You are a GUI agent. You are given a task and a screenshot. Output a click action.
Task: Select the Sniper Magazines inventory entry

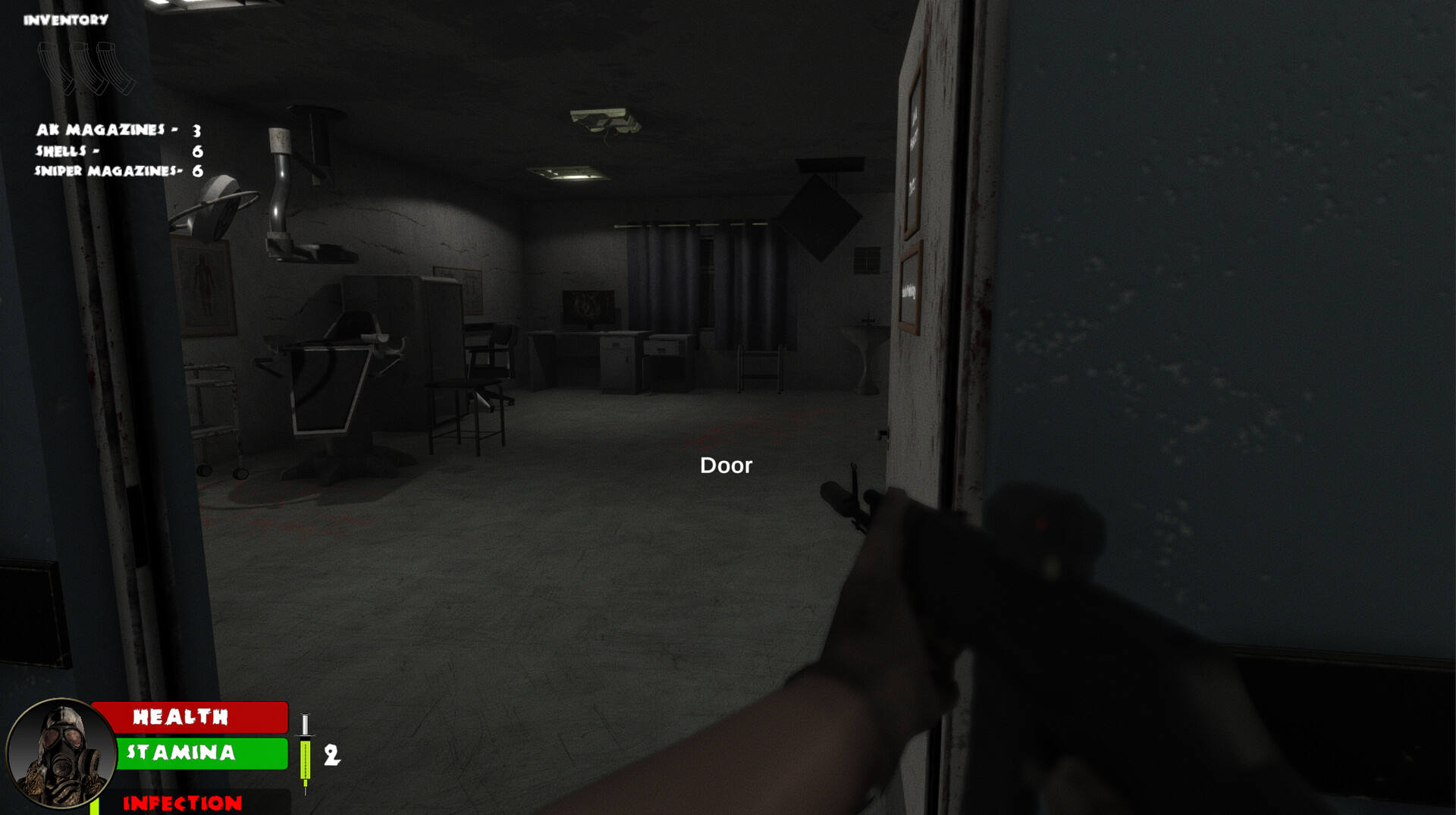pos(115,172)
